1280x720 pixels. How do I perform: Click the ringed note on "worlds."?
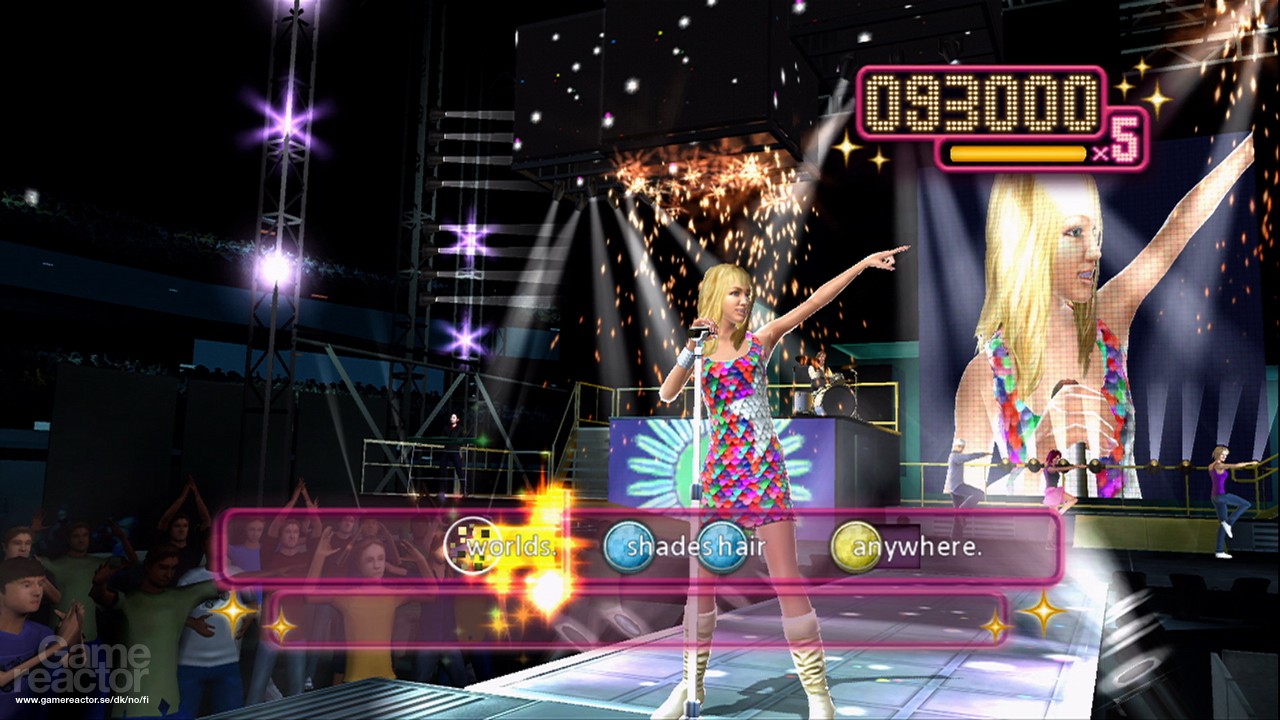pyautogui.click(x=470, y=547)
